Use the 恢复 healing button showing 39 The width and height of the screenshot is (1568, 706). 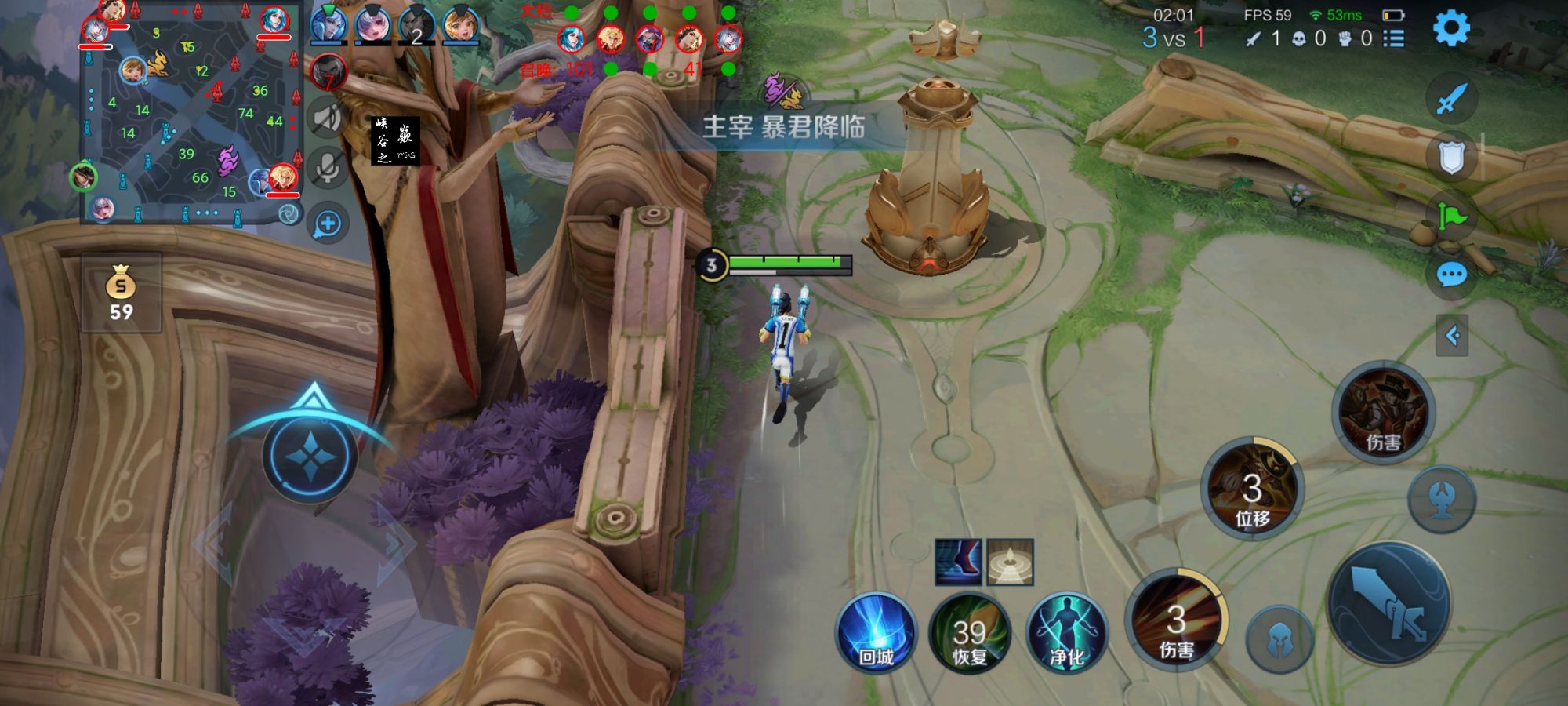coord(970,635)
